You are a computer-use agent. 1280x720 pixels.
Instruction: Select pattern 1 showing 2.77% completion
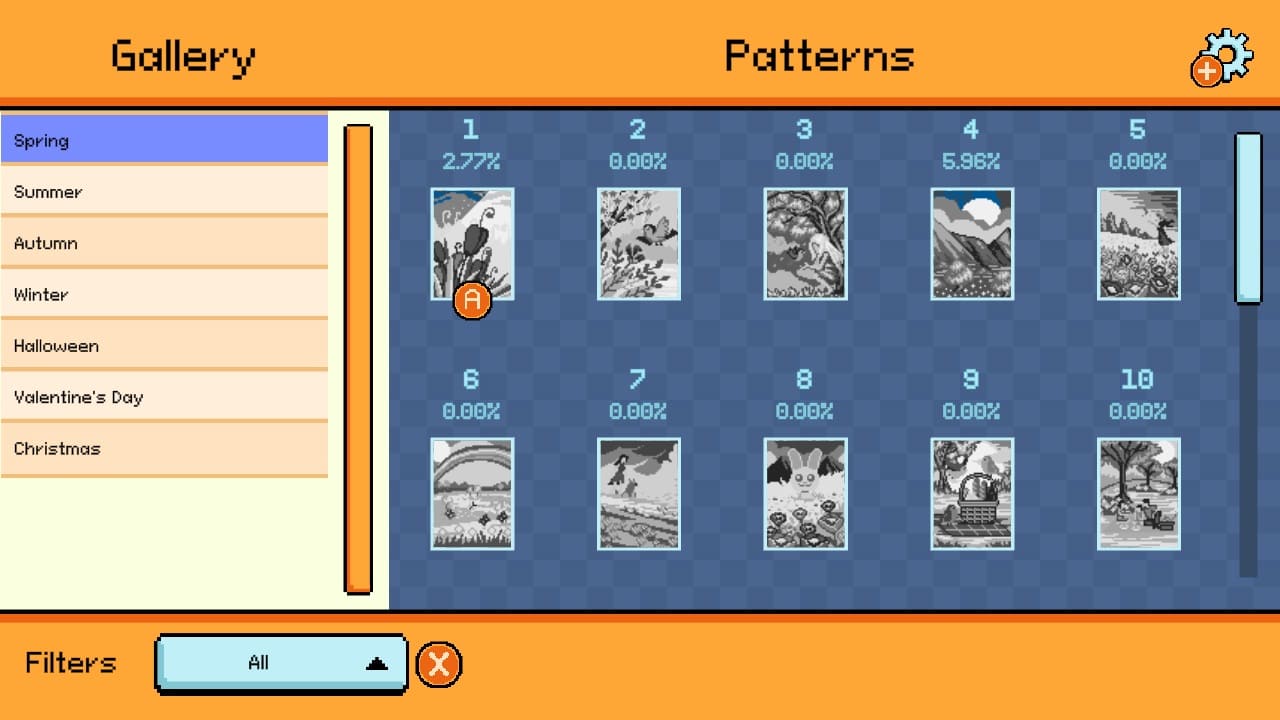pos(471,242)
